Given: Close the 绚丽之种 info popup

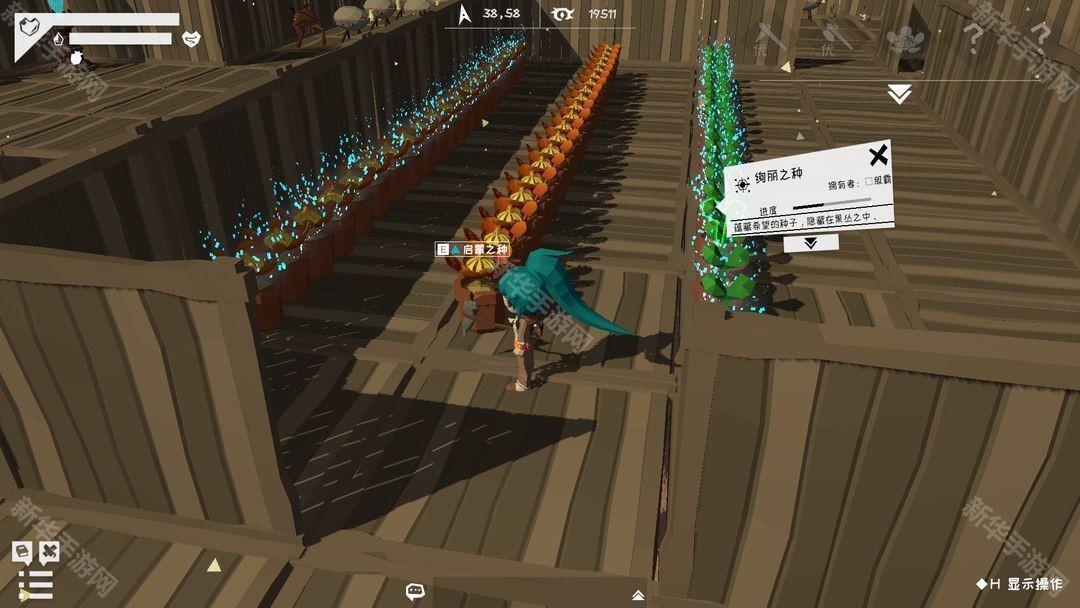Looking at the screenshot, I should click(x=877, y=156).
